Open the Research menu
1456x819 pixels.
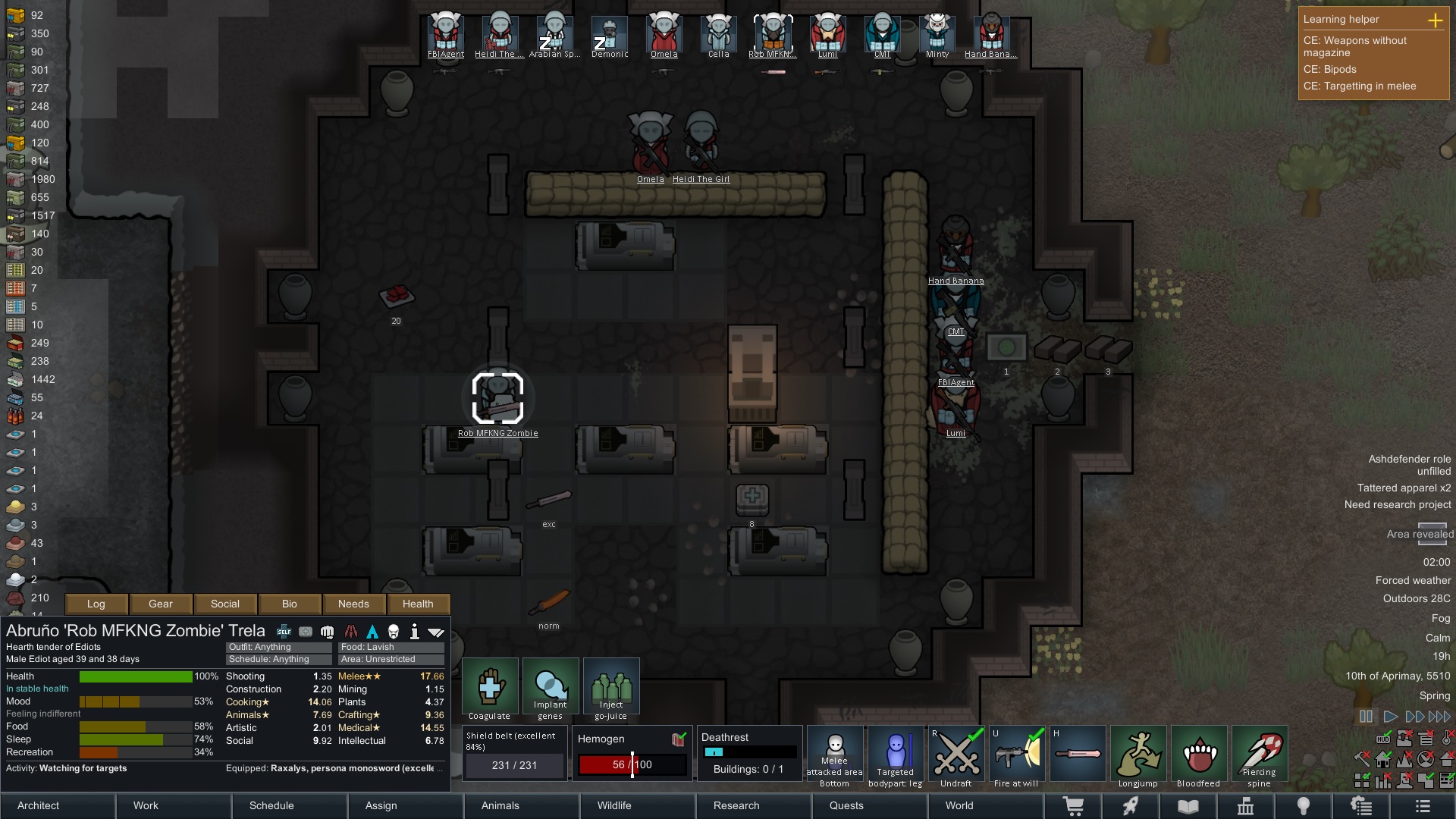(x=754, y=805)
